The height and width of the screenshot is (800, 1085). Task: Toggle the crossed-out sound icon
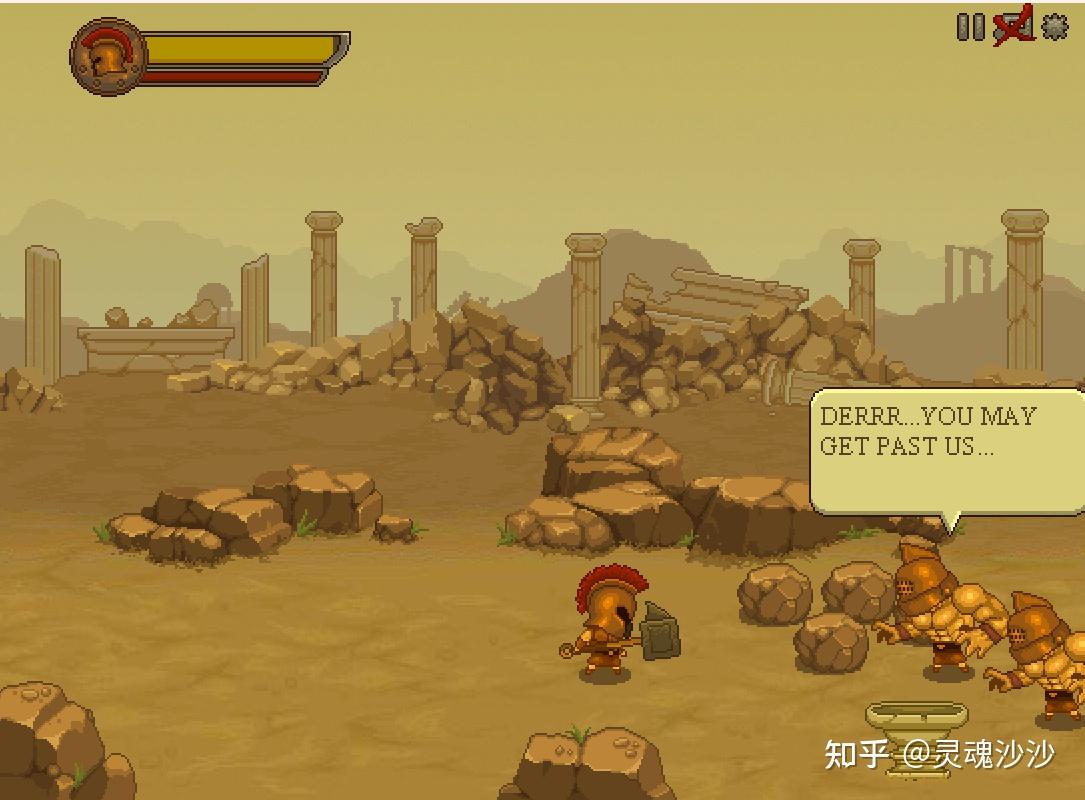pyautogui.click(x=1013, y=28)
